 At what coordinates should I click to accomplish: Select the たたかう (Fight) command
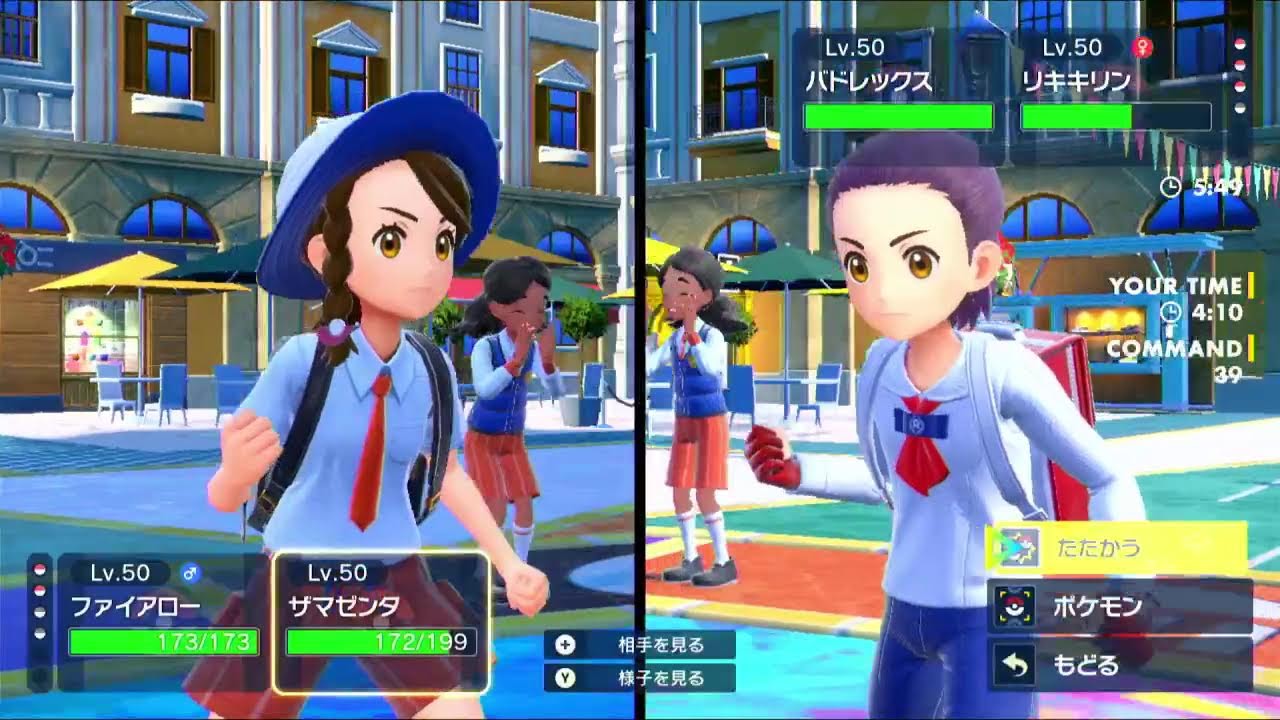1115,548
